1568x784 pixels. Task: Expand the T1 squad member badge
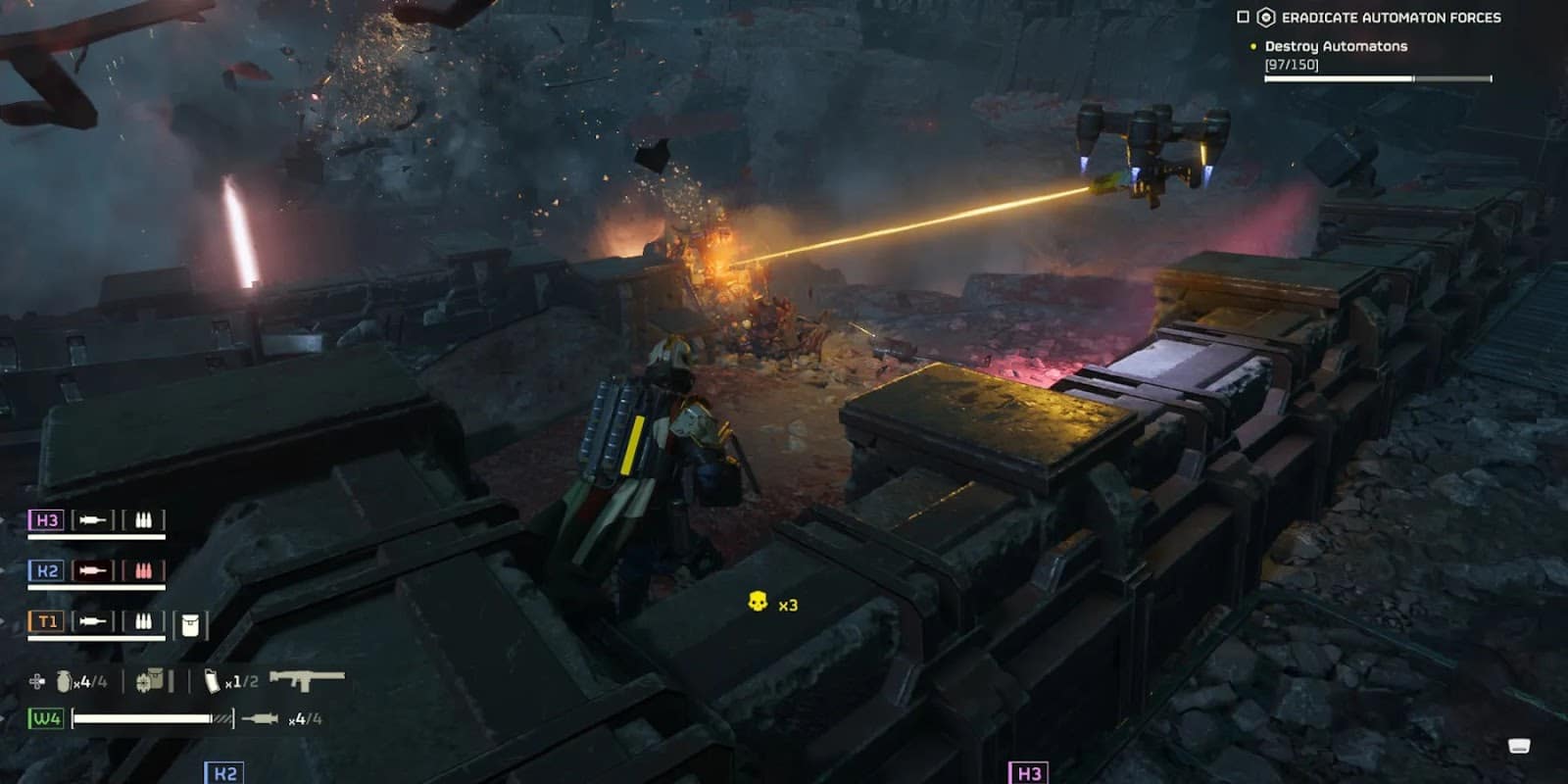48,619
